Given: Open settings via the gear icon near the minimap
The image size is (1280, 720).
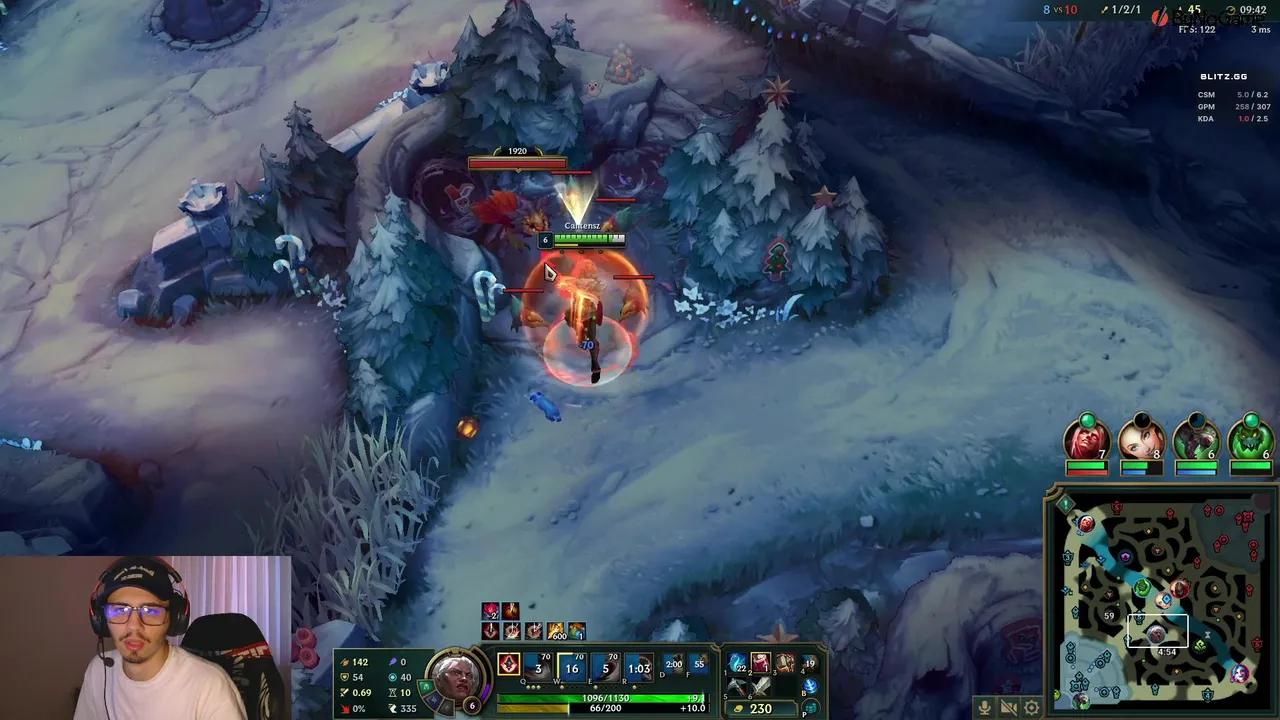Looking at the screenshot, I should click(1031, 707).
